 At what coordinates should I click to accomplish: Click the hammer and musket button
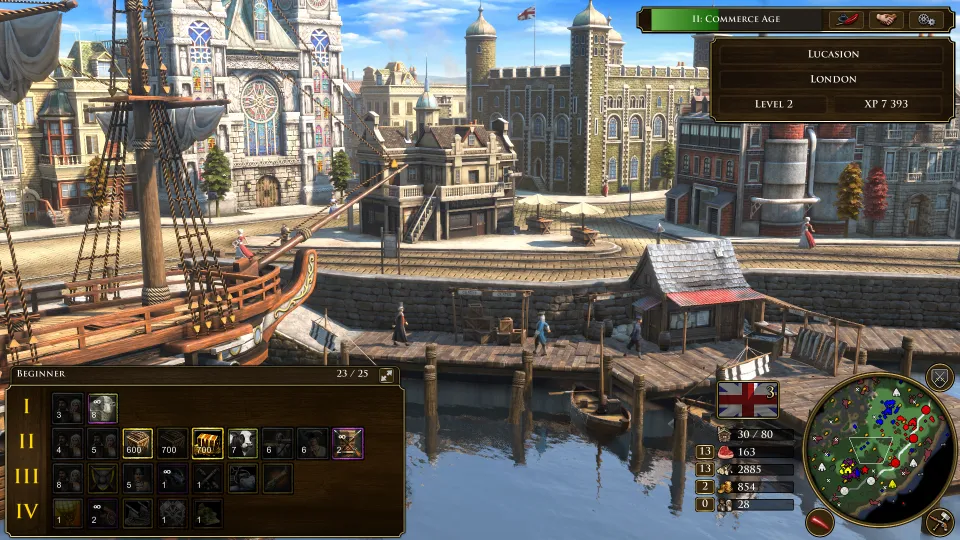(938, 520)
